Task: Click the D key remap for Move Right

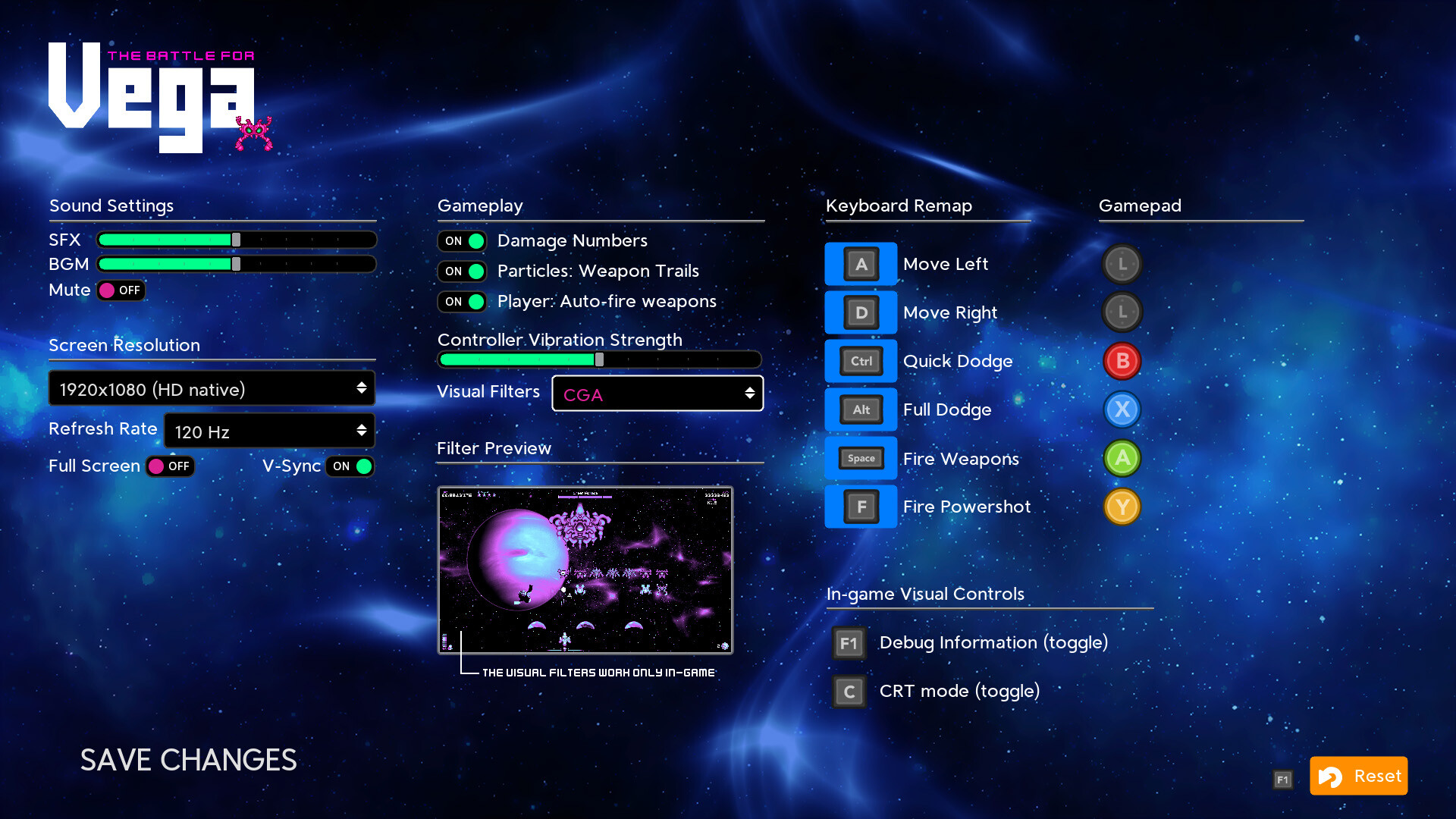Action: click(x=860, y=312)
